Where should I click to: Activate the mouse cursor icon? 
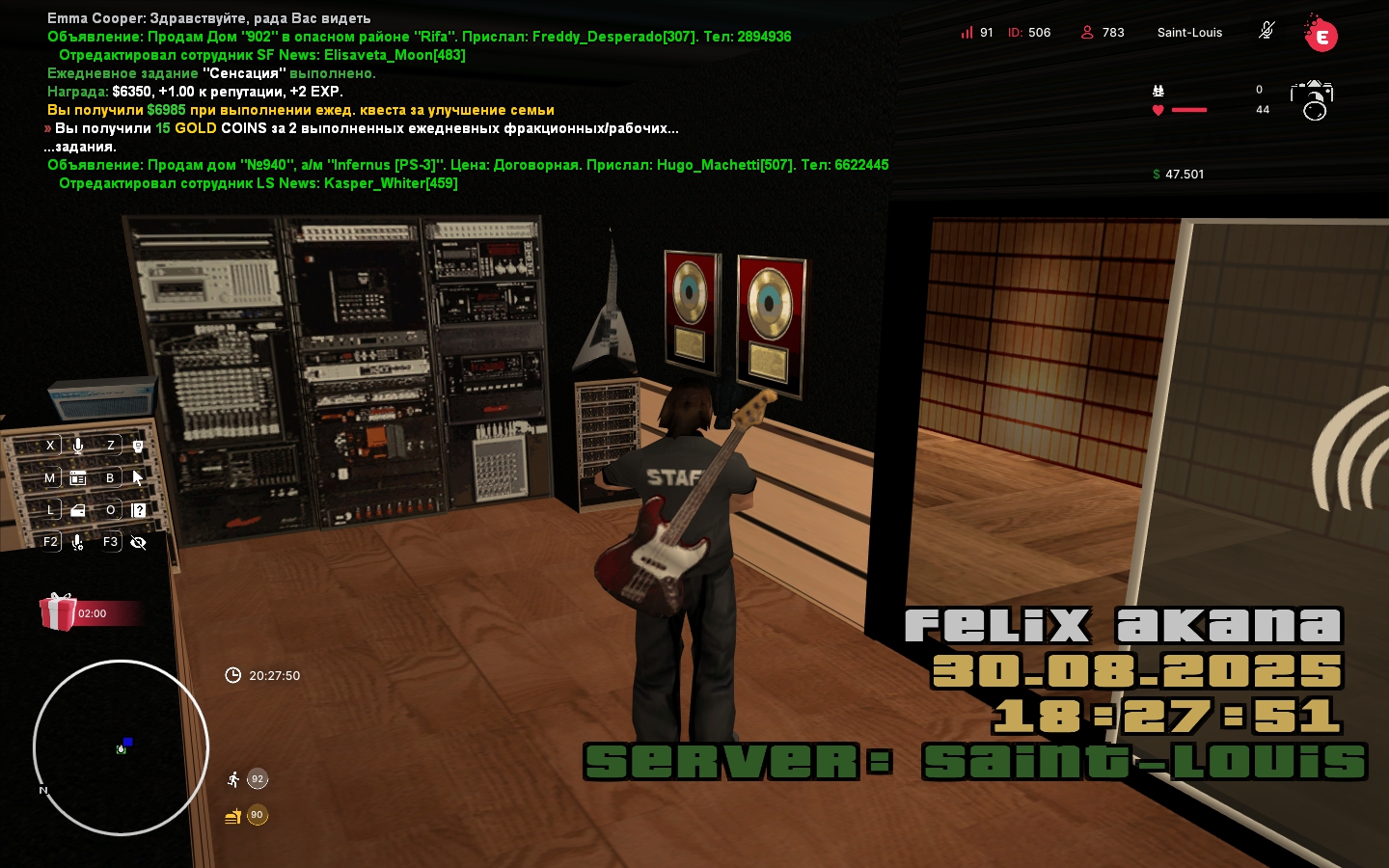point(138,477)
